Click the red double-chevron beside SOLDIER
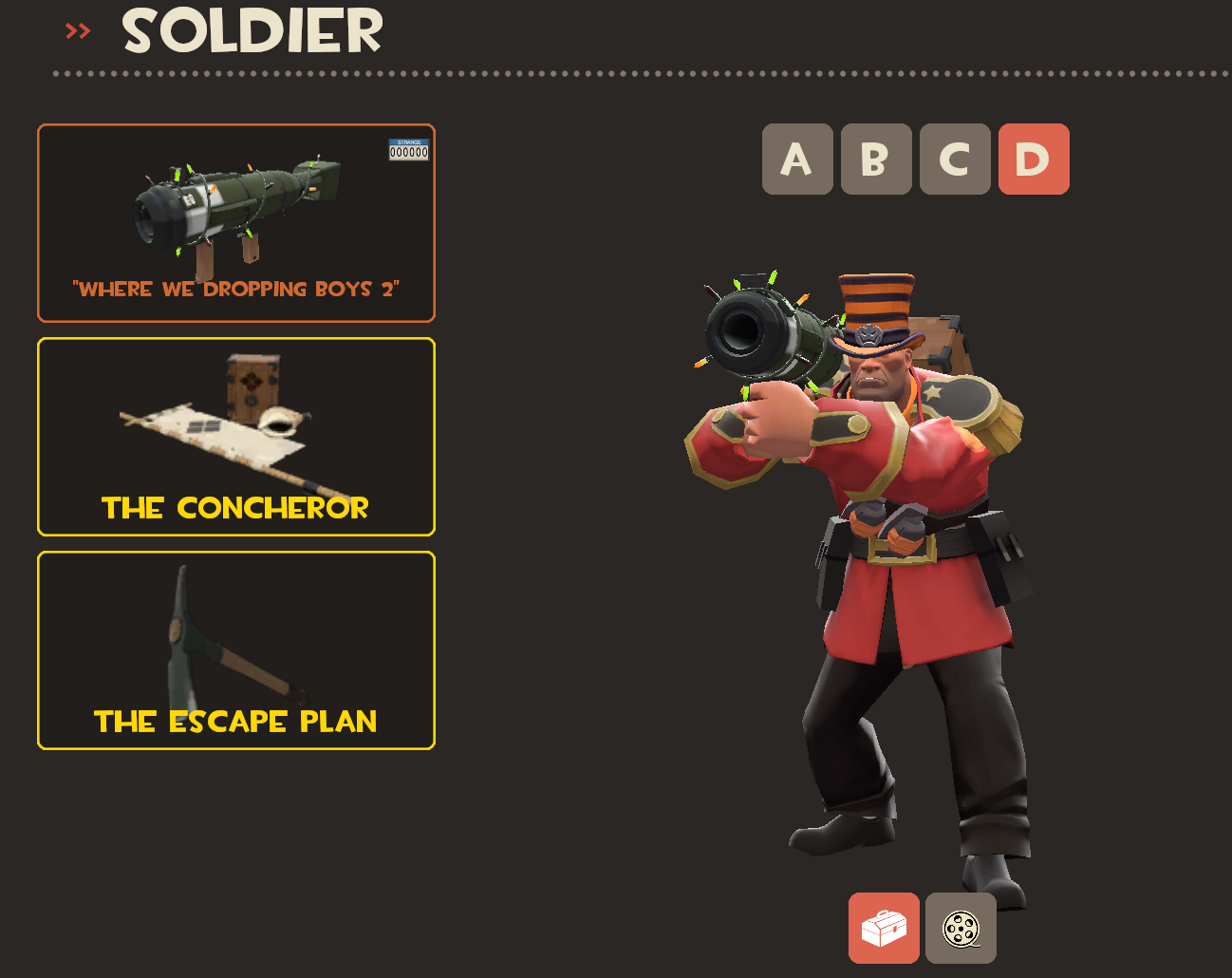Screen dimensions: 1232x978 click(77, 29)
